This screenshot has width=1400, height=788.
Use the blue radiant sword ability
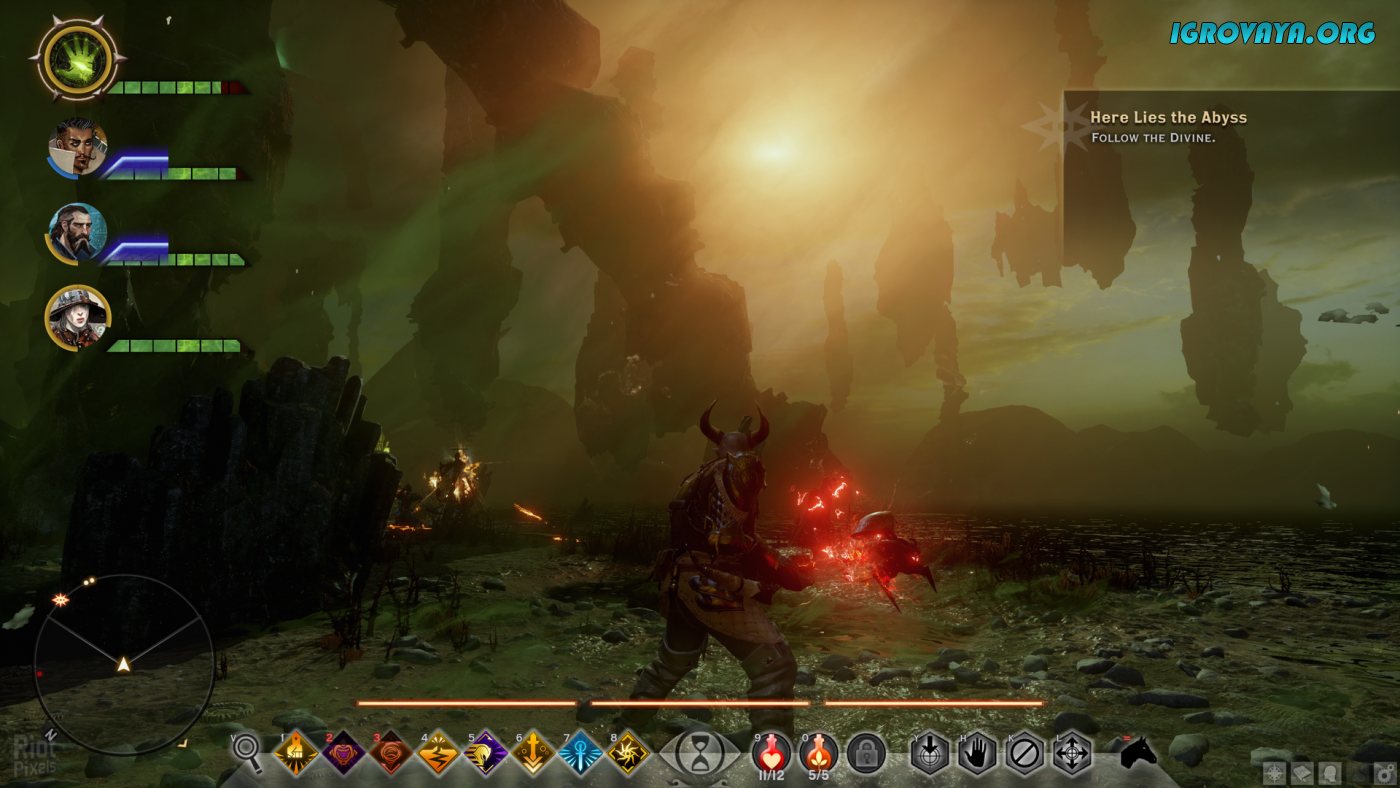click(580, 753)
